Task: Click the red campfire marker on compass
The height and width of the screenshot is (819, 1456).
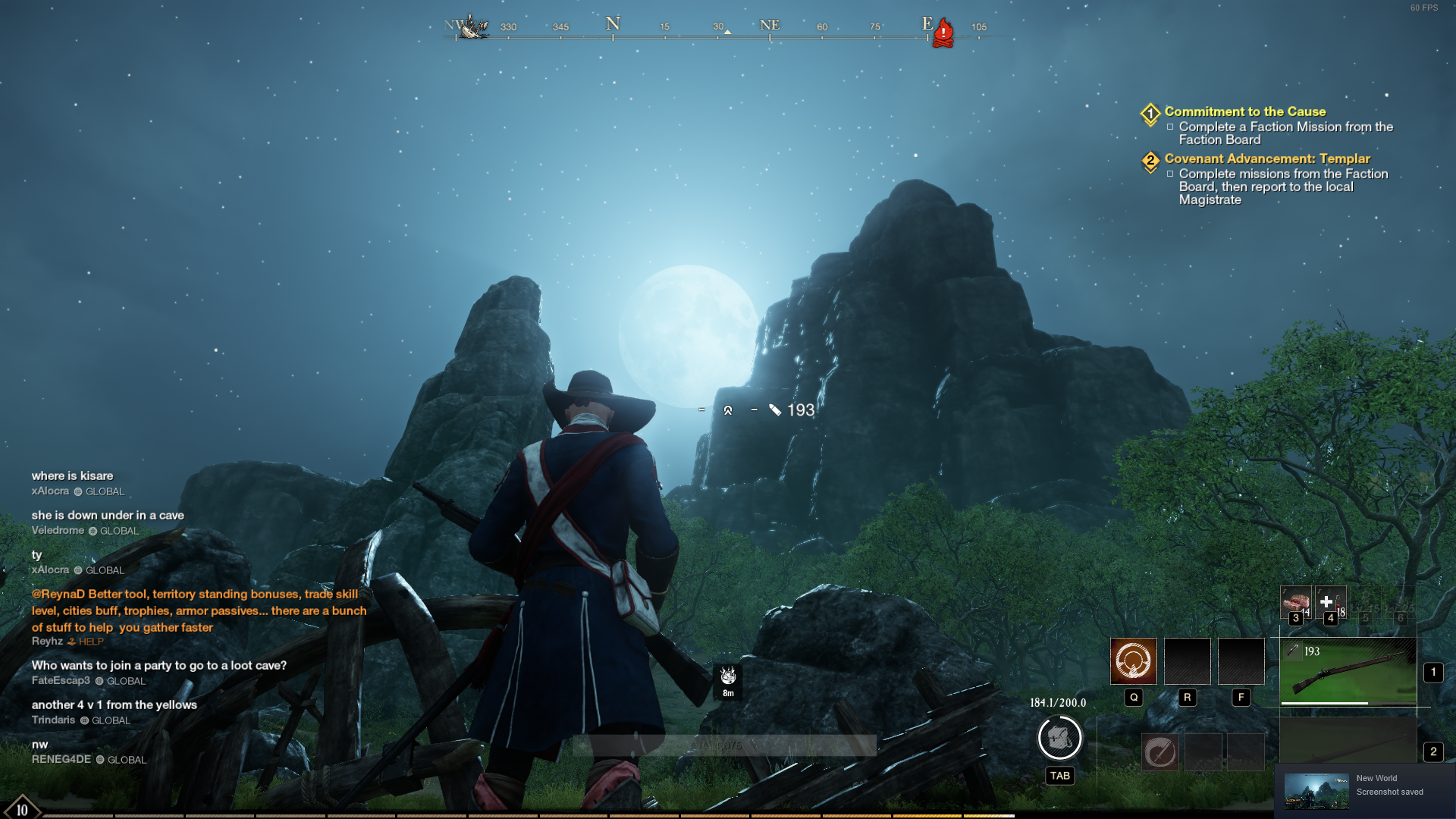Action: pos(943,33)
